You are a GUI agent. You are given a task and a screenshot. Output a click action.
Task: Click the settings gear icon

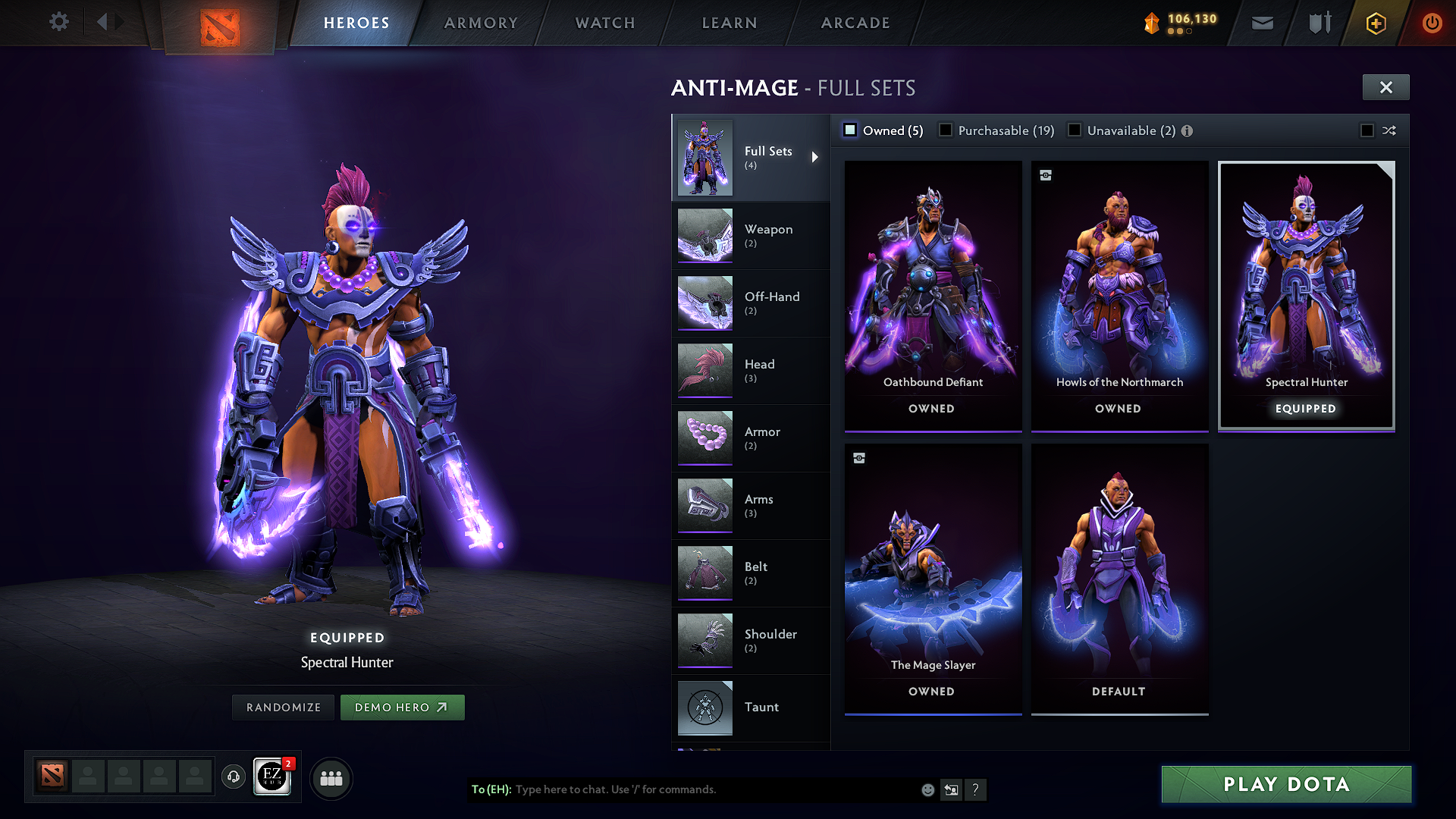[x=58, y=22]
